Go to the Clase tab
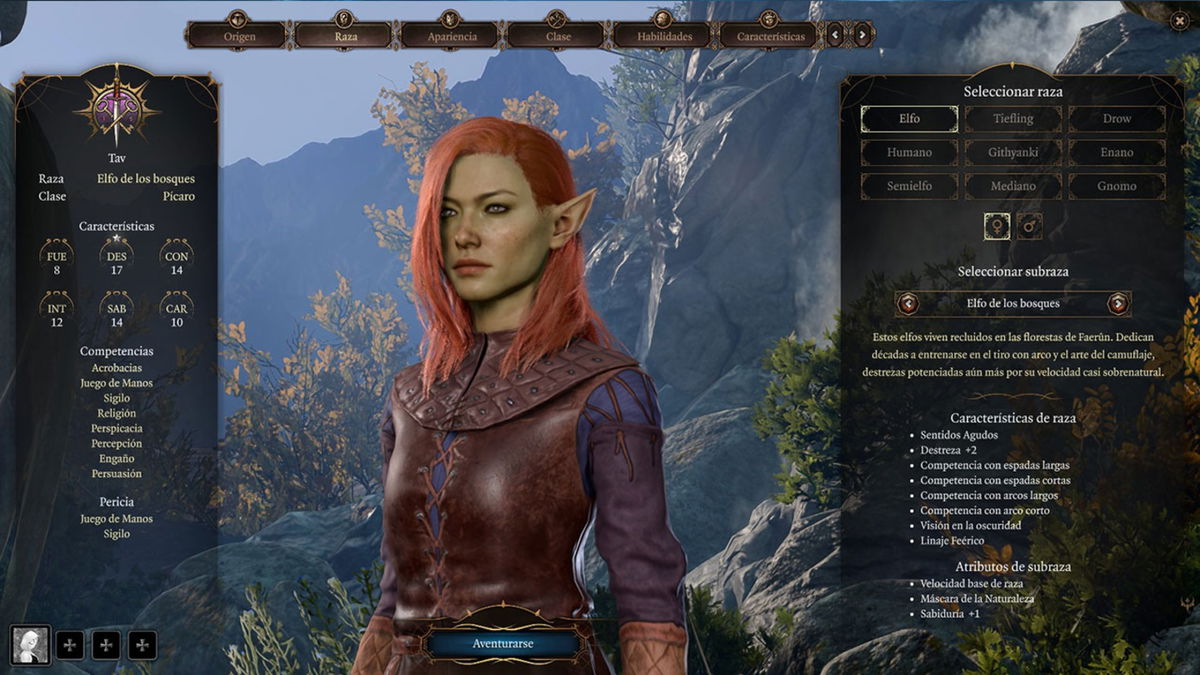The width and height of the screenshot is (1200, 675). click(x=558, y=36)
